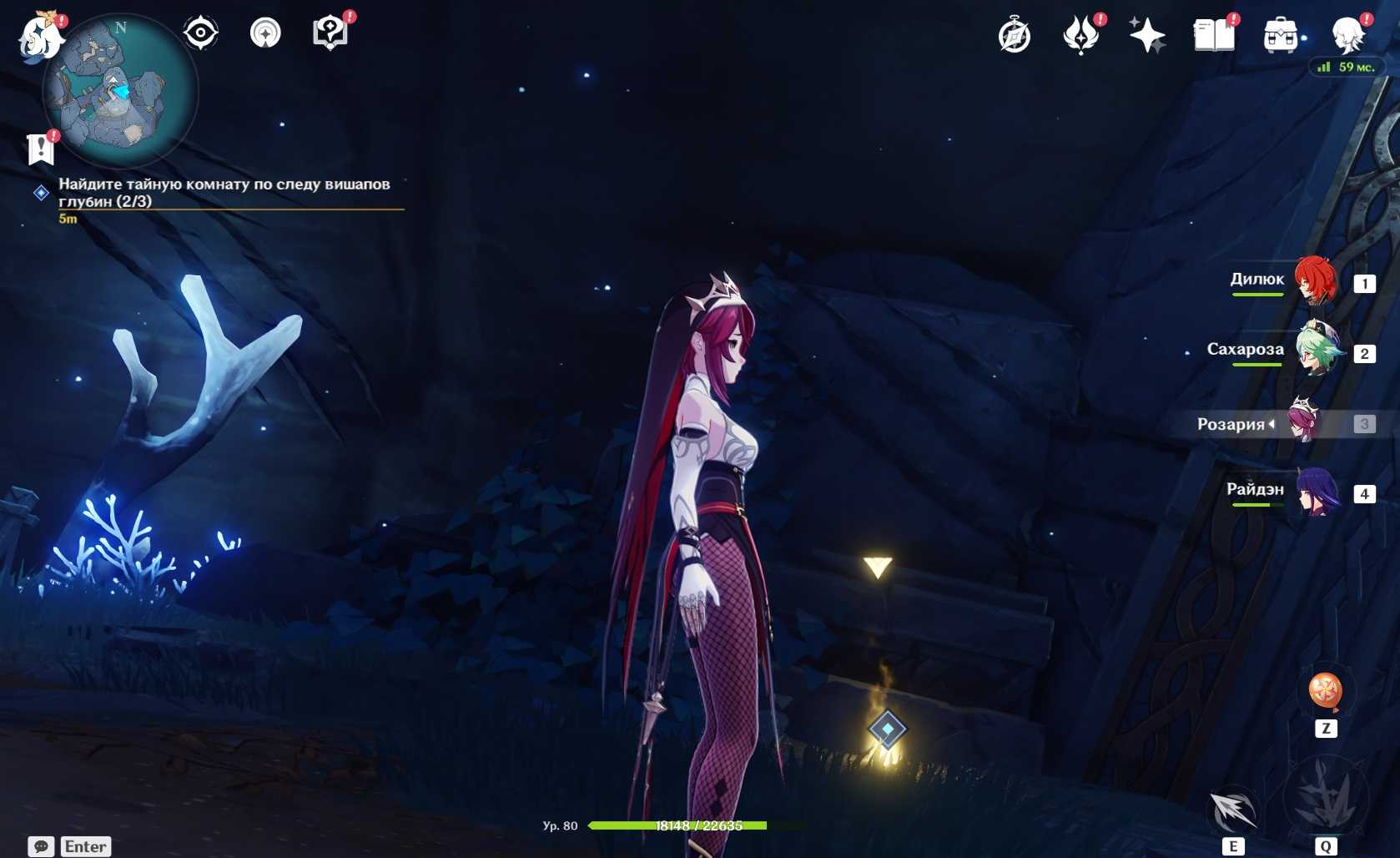Open the multiplayer co-op icon
The width and height of the screenshot is (1400, 858).
265,33
